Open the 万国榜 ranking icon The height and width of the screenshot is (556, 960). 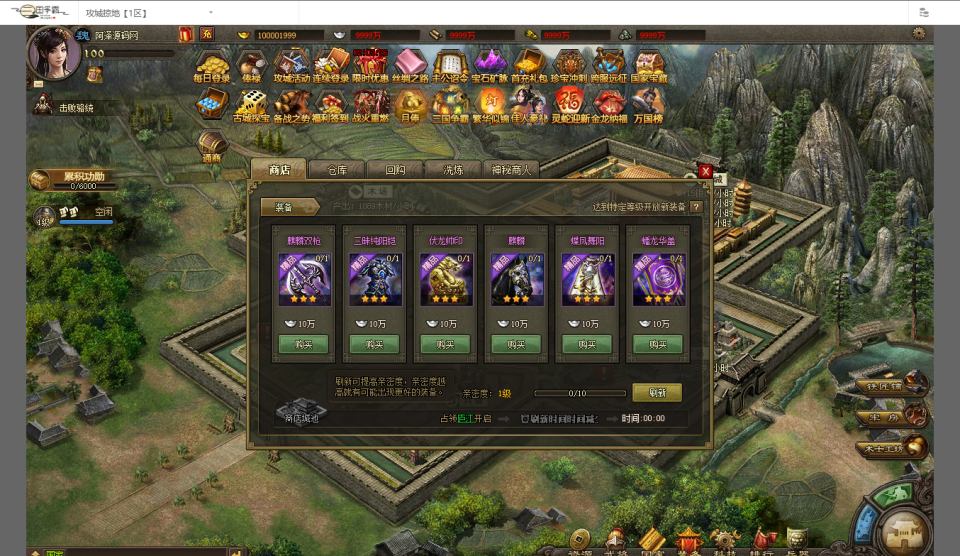point(648,105)
